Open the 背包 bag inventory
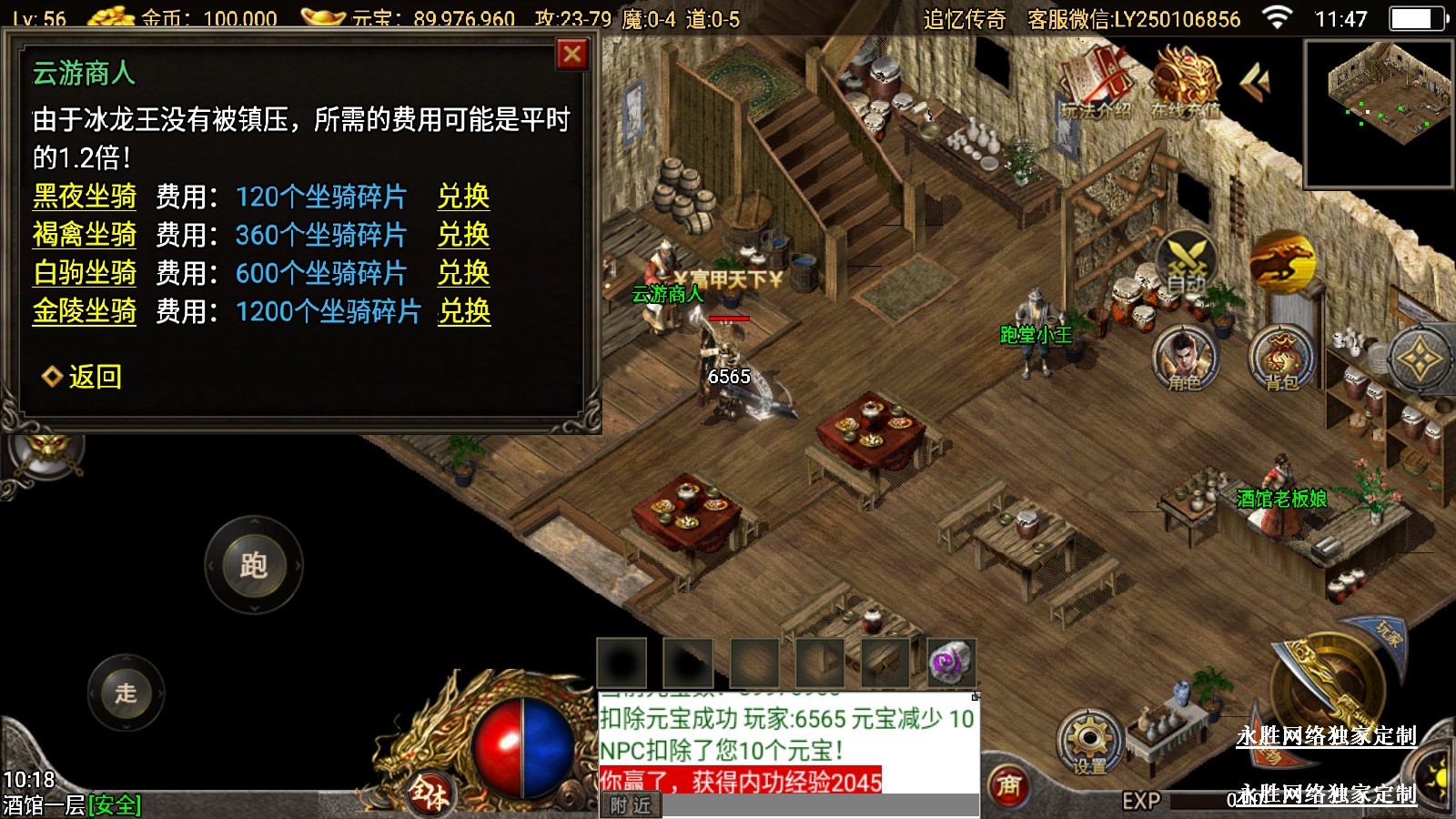 1281,358
